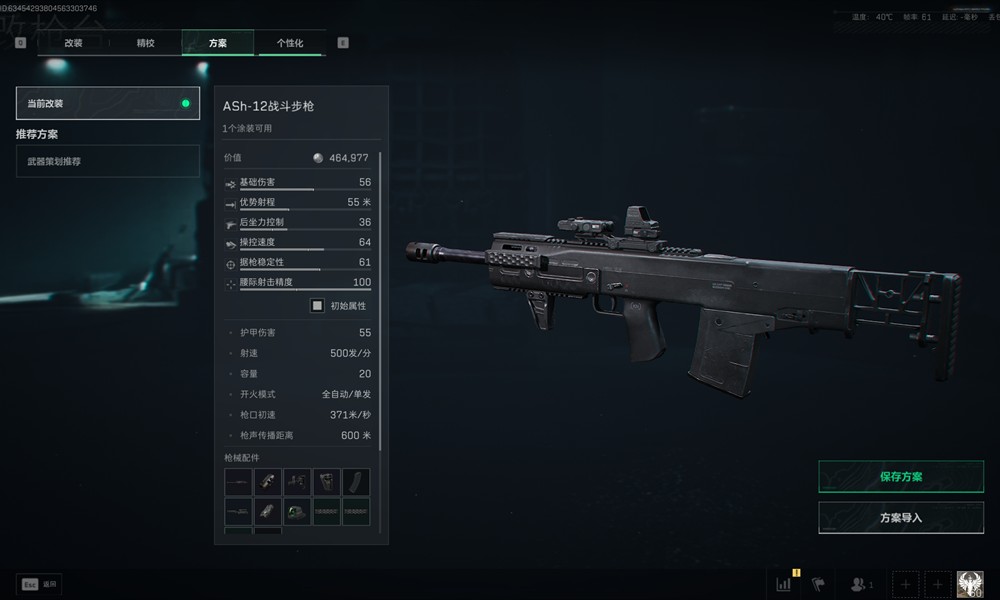This screenshot has height=600, width=1000.
Task: Open 方案导入 to import a scheme
Action: point(900,518)
